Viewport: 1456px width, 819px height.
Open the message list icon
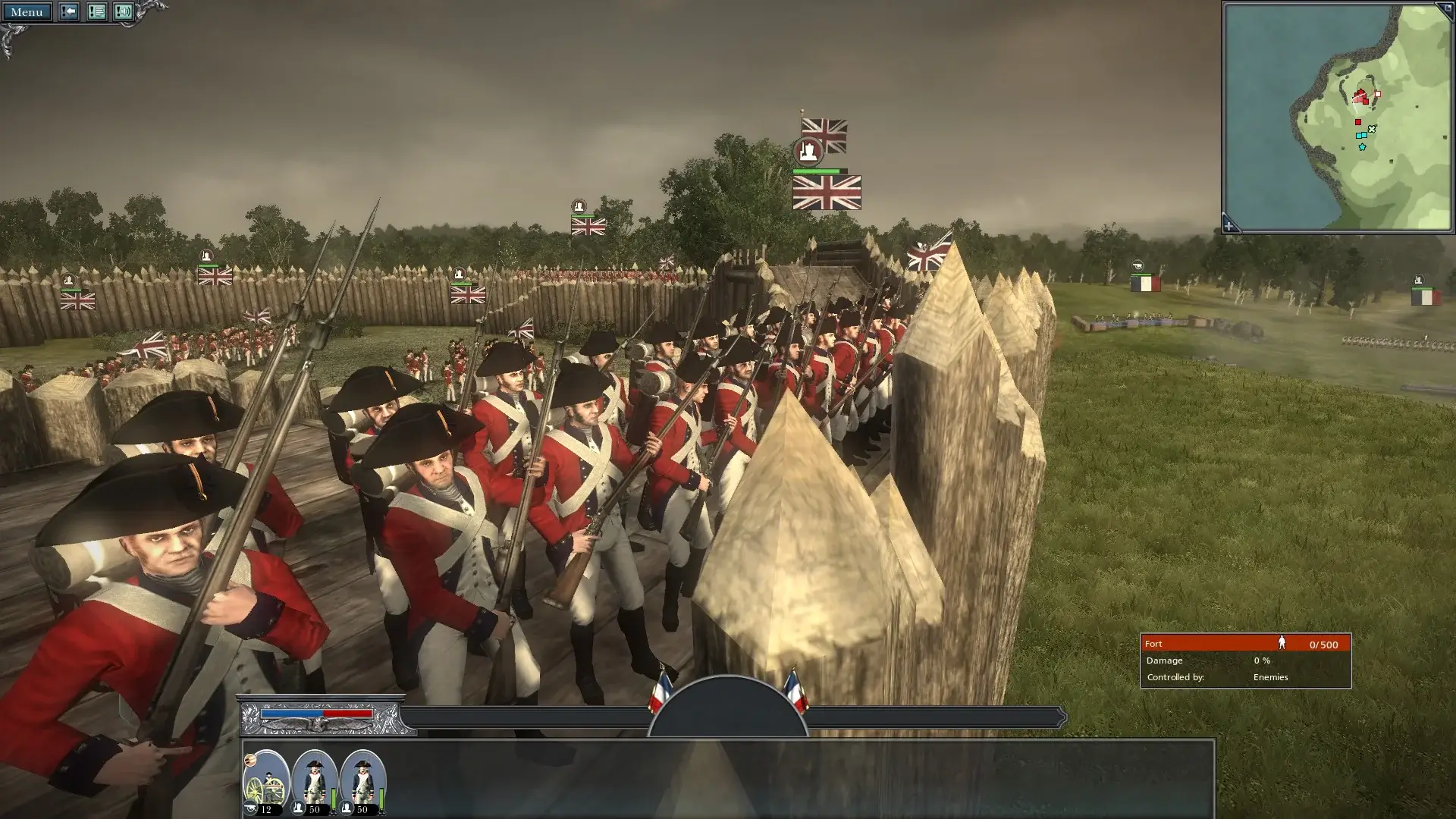98,12
